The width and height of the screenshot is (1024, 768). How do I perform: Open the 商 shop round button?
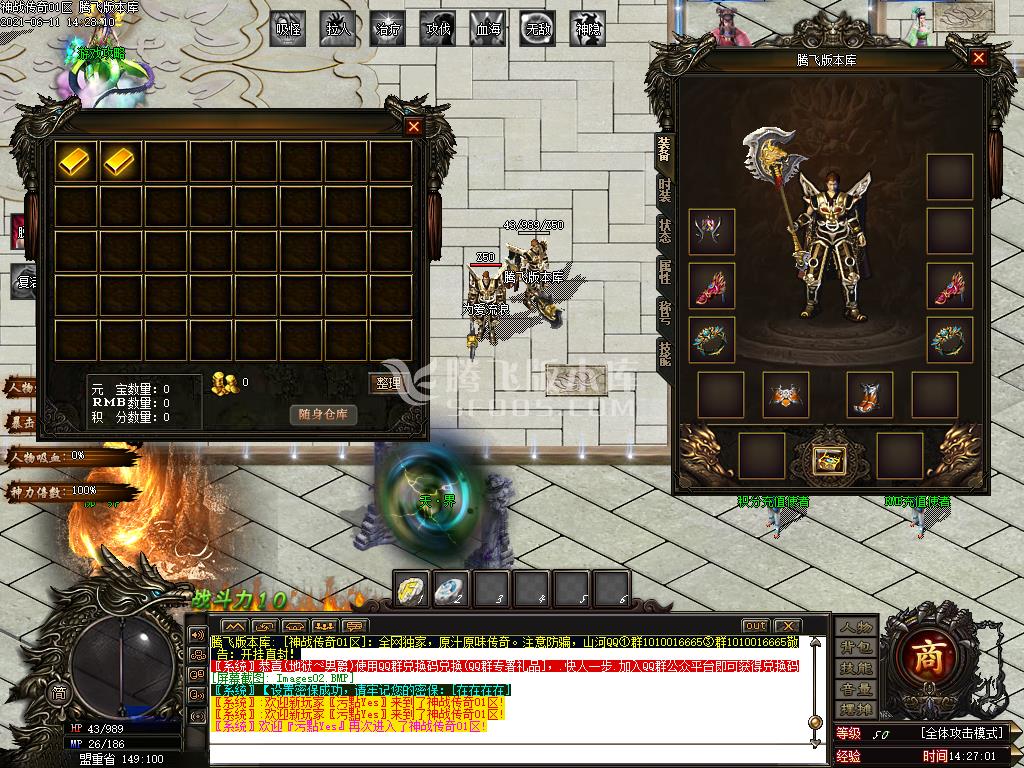coord(930,655)
